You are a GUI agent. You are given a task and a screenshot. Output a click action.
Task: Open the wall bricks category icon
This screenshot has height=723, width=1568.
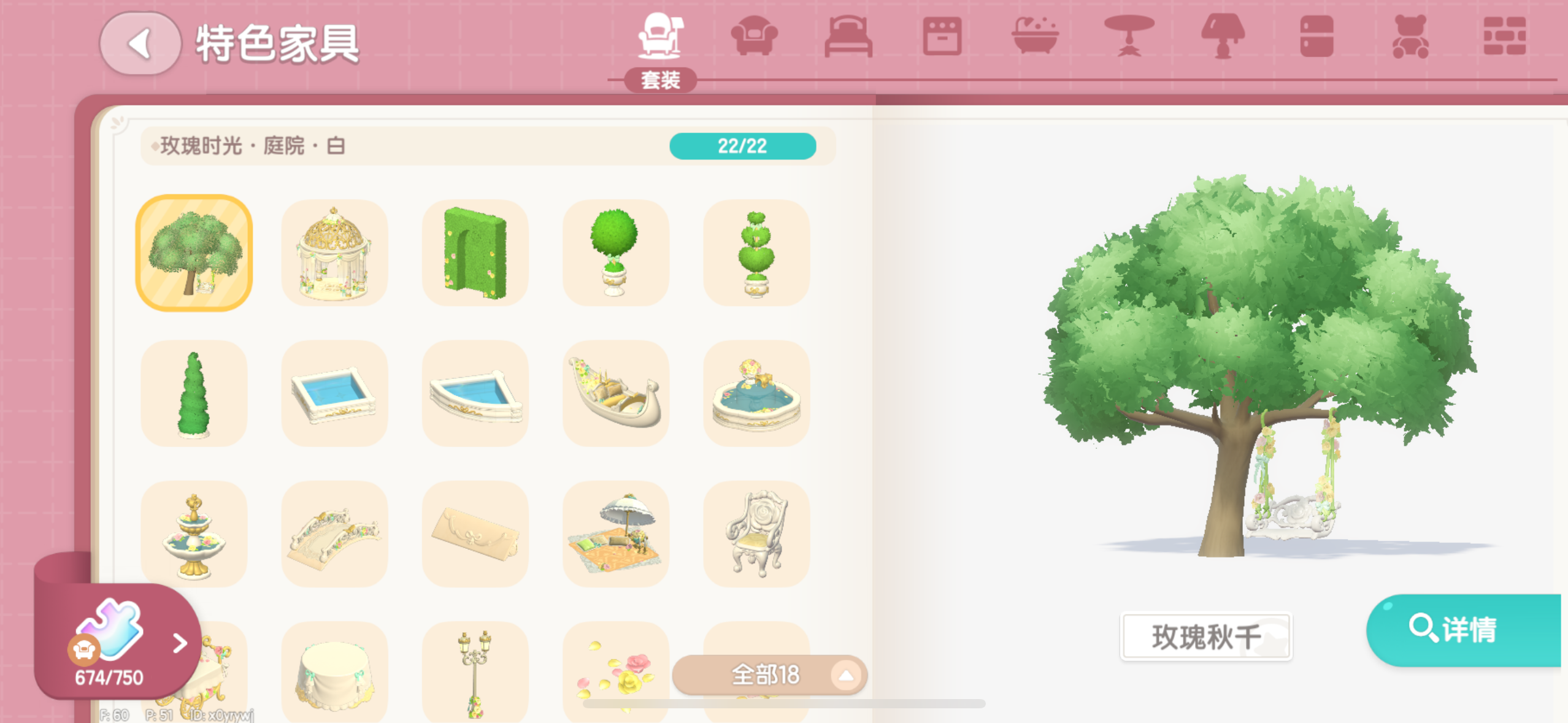coord(1504,38)
